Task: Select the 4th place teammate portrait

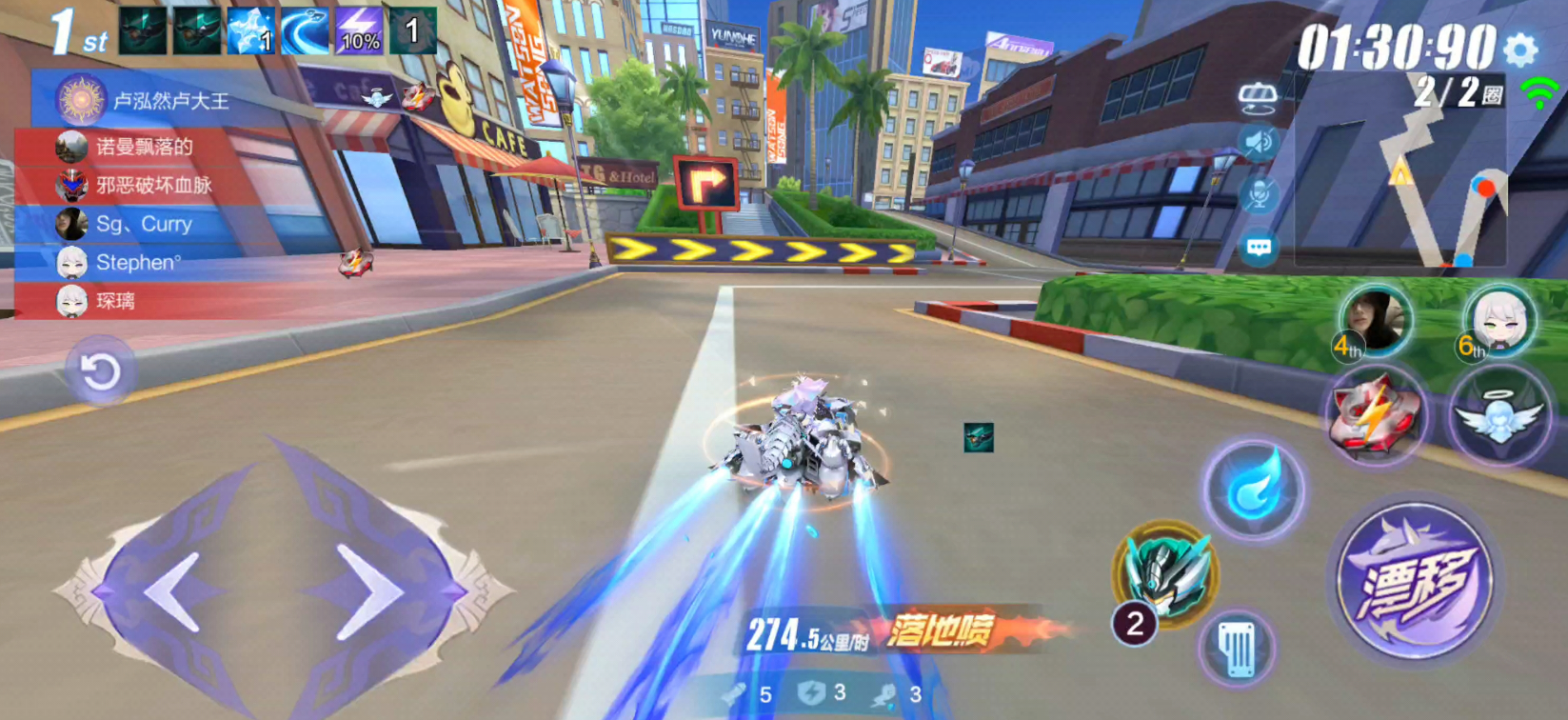Action: point(1375,320)
